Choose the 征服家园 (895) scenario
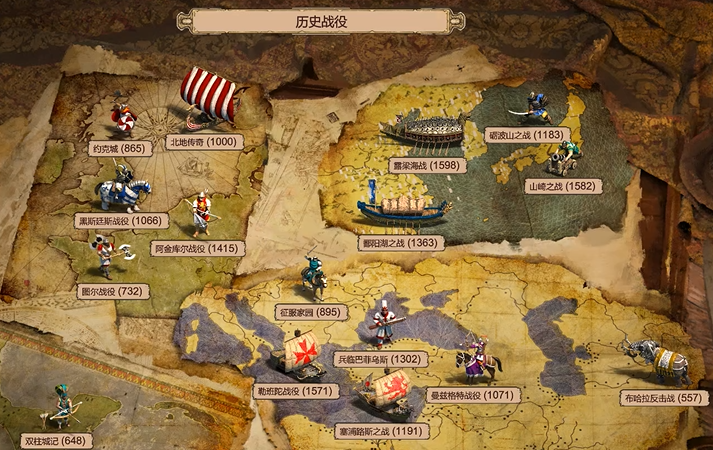The height and width of the screenshot is (450, 713). pyautogui.click(x=310, y=312)
